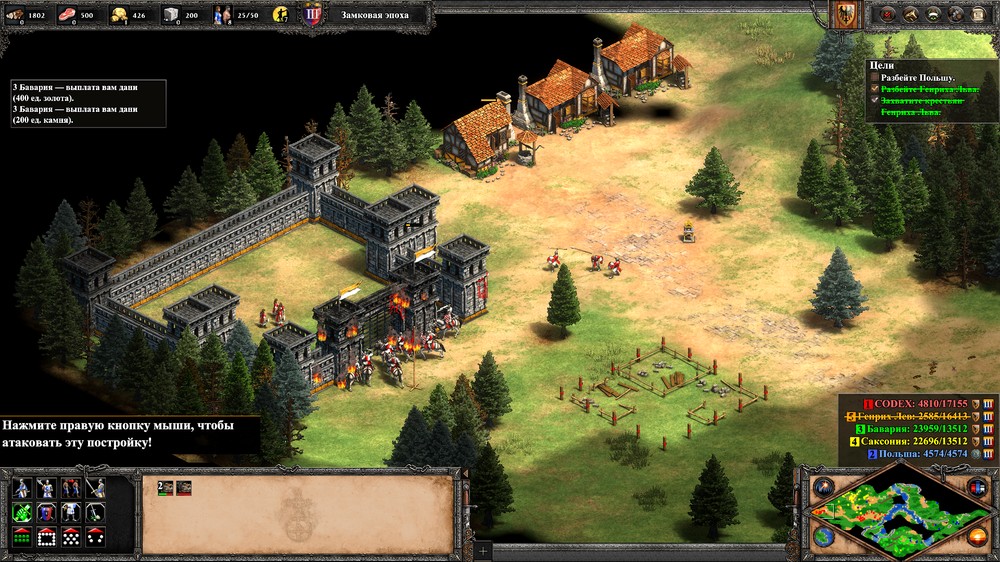
Task: Select the swordsman stance icon in command panel
Action: point(21,488)
